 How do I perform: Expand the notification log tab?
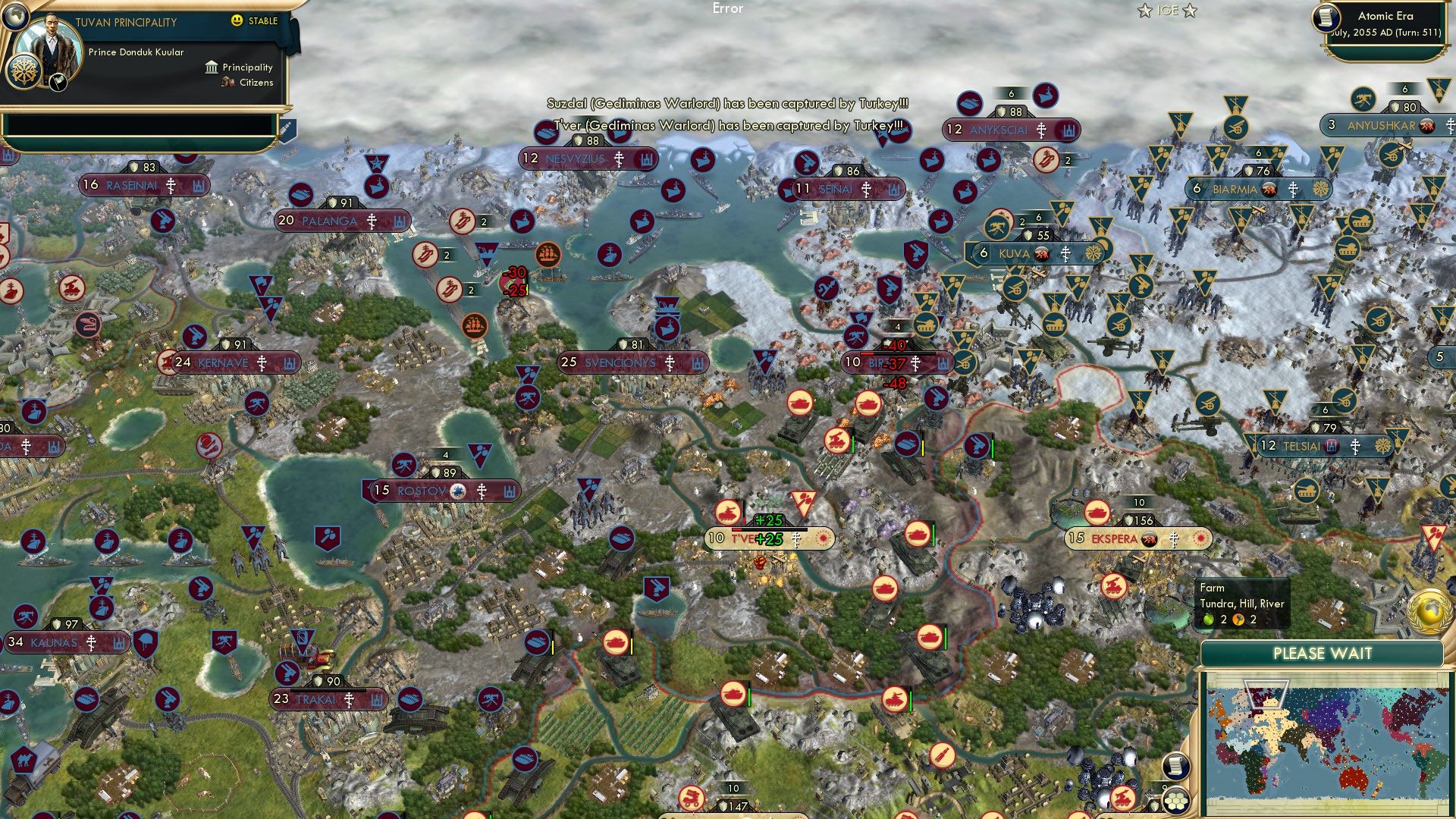pos(287,129)
